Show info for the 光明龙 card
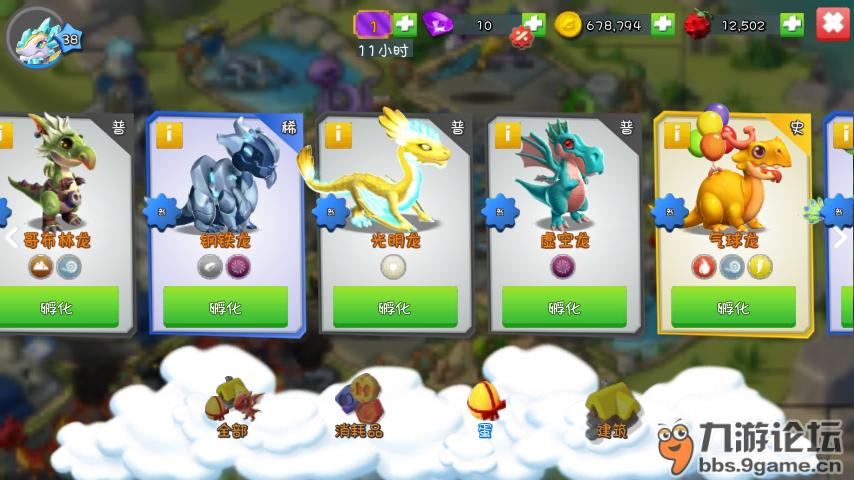The image size is (854, 480). point(336,134)
